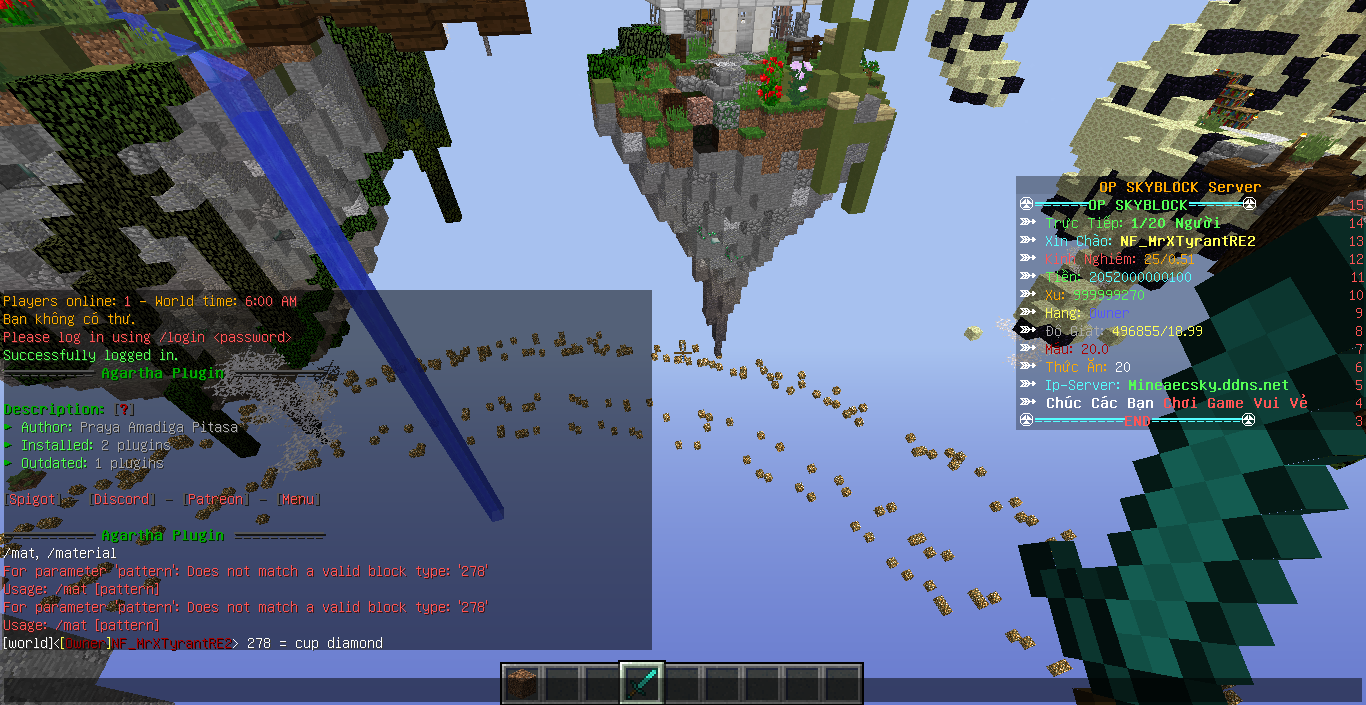This screenshot has width=1366, height=705.
Task: Click the [?] next to Description
Action: (x=124, y=409)
